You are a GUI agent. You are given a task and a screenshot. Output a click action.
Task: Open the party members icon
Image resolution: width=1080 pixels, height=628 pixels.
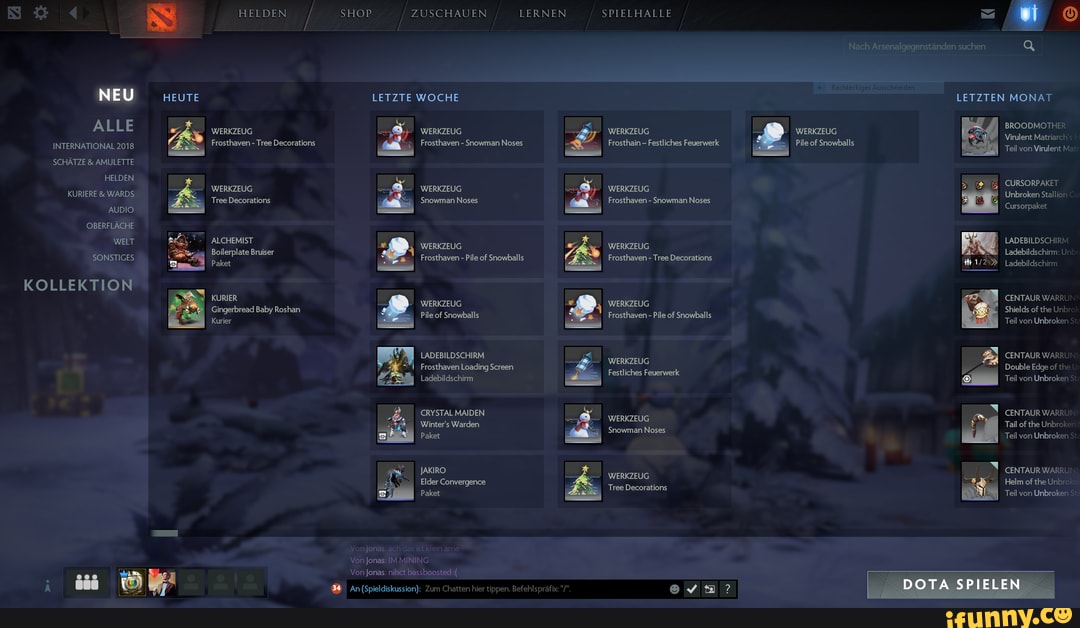87,582
